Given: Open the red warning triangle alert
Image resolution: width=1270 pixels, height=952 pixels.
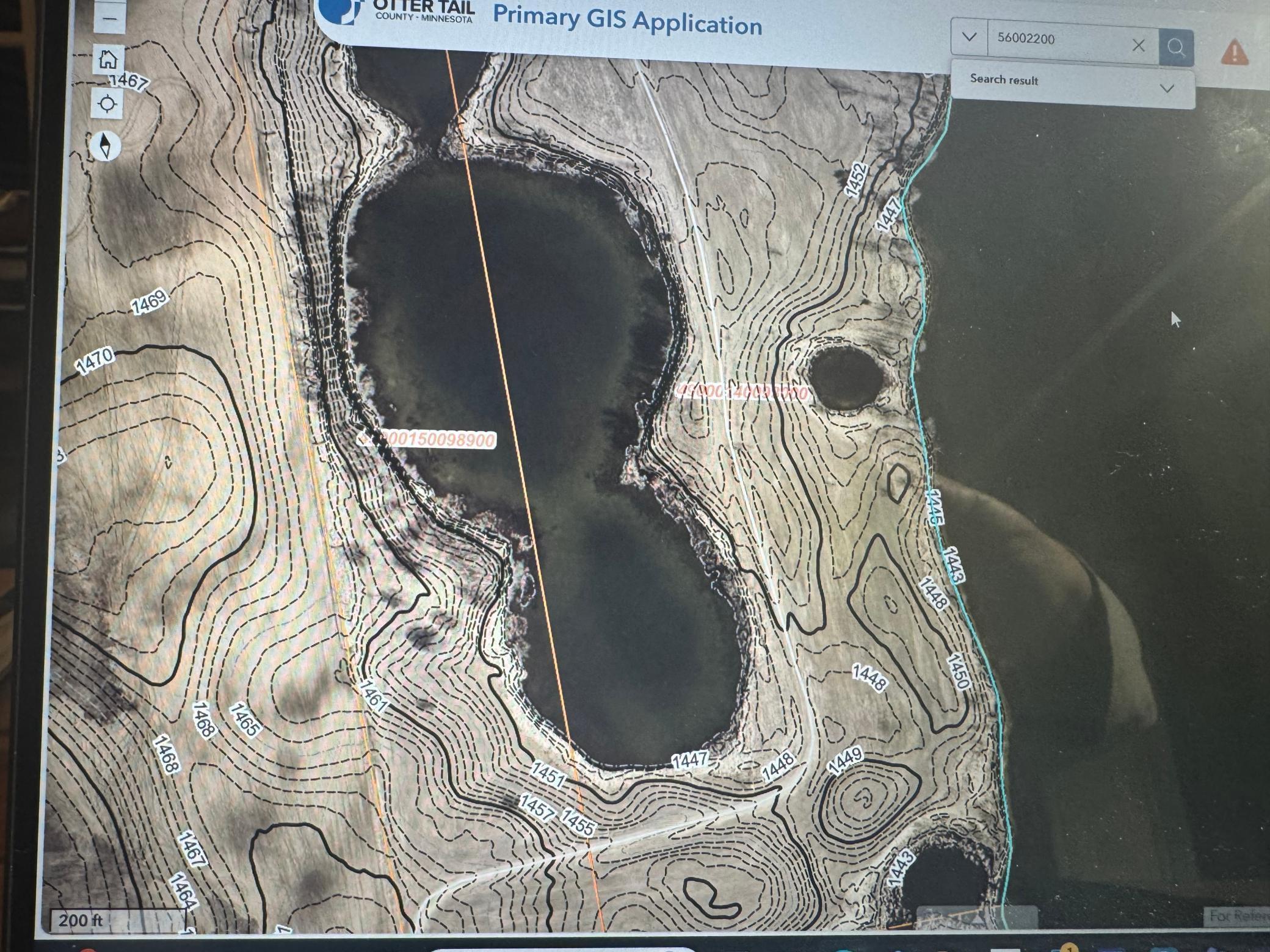Looking at the screenshot, I should [x=1234, y=52].
